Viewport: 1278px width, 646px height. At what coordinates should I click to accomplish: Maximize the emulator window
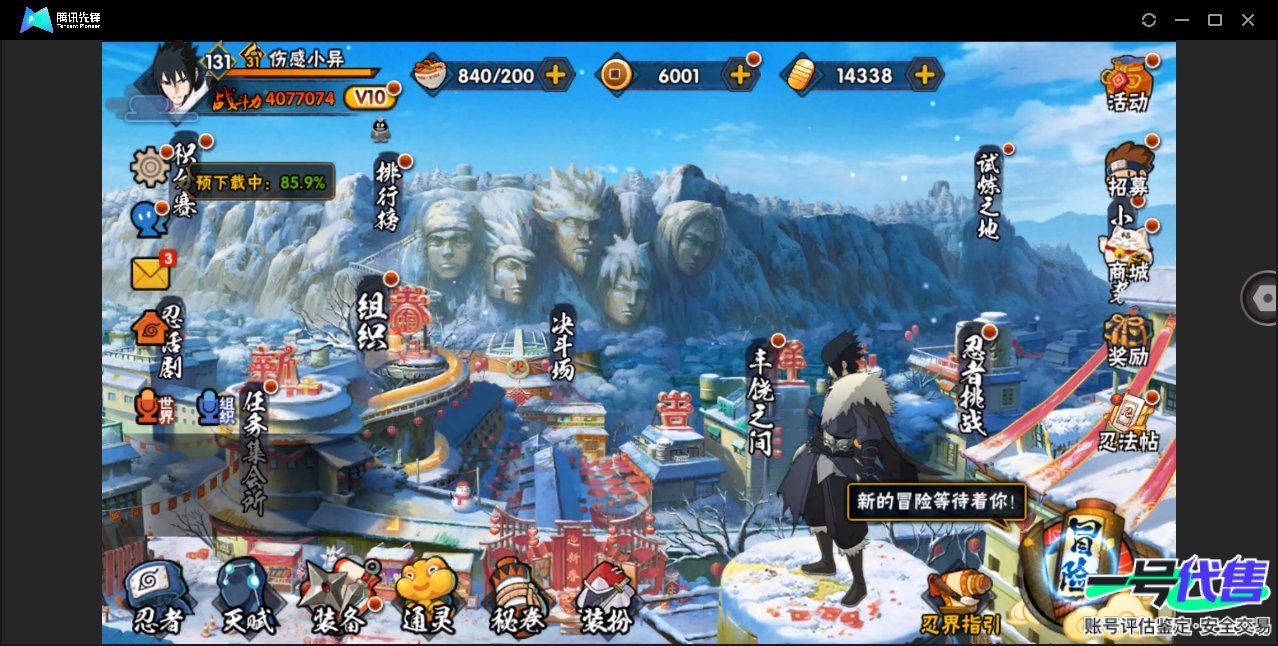tap(1215, 20)
